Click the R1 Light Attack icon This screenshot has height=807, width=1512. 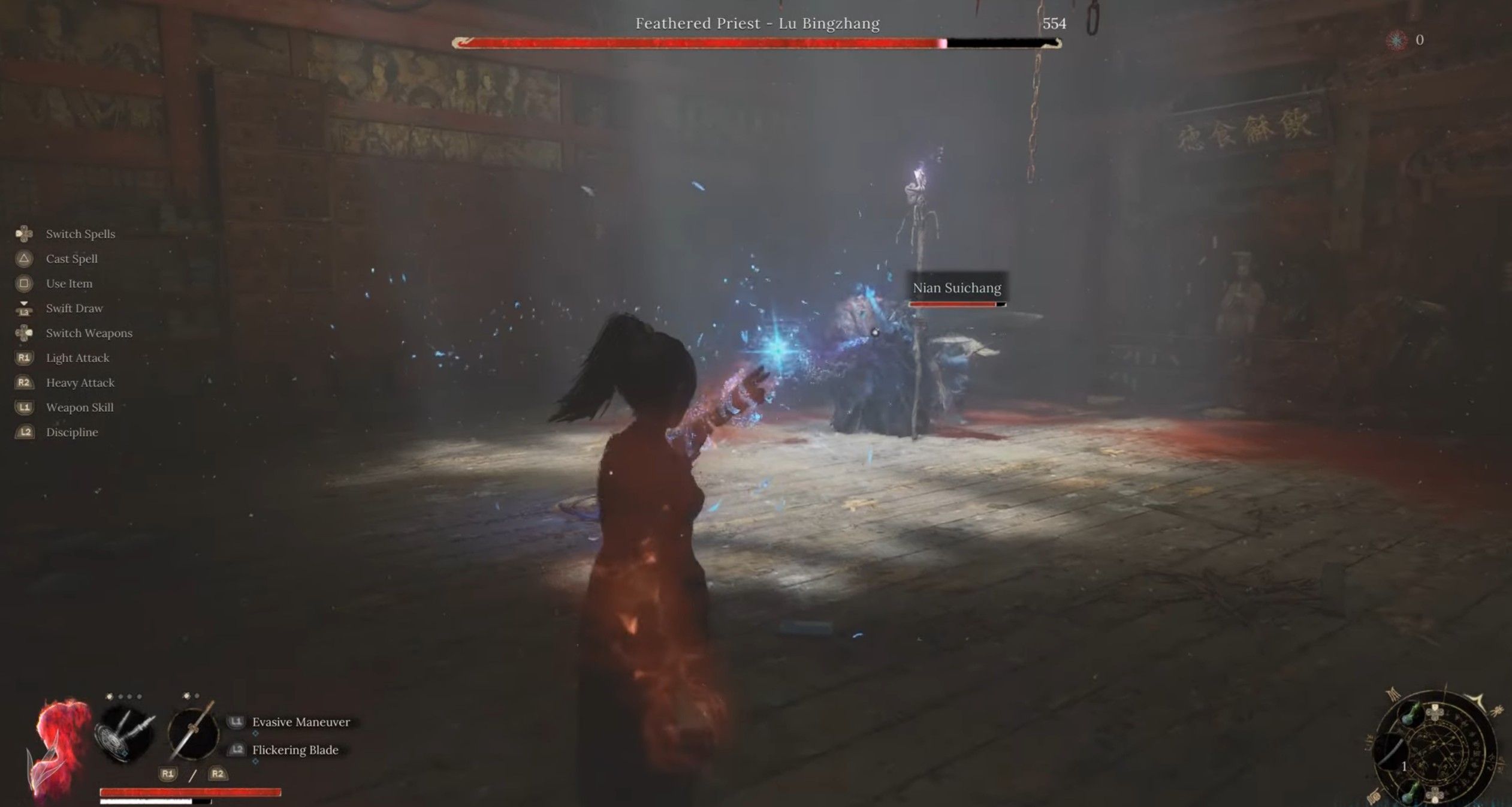(x=24, y=357)
